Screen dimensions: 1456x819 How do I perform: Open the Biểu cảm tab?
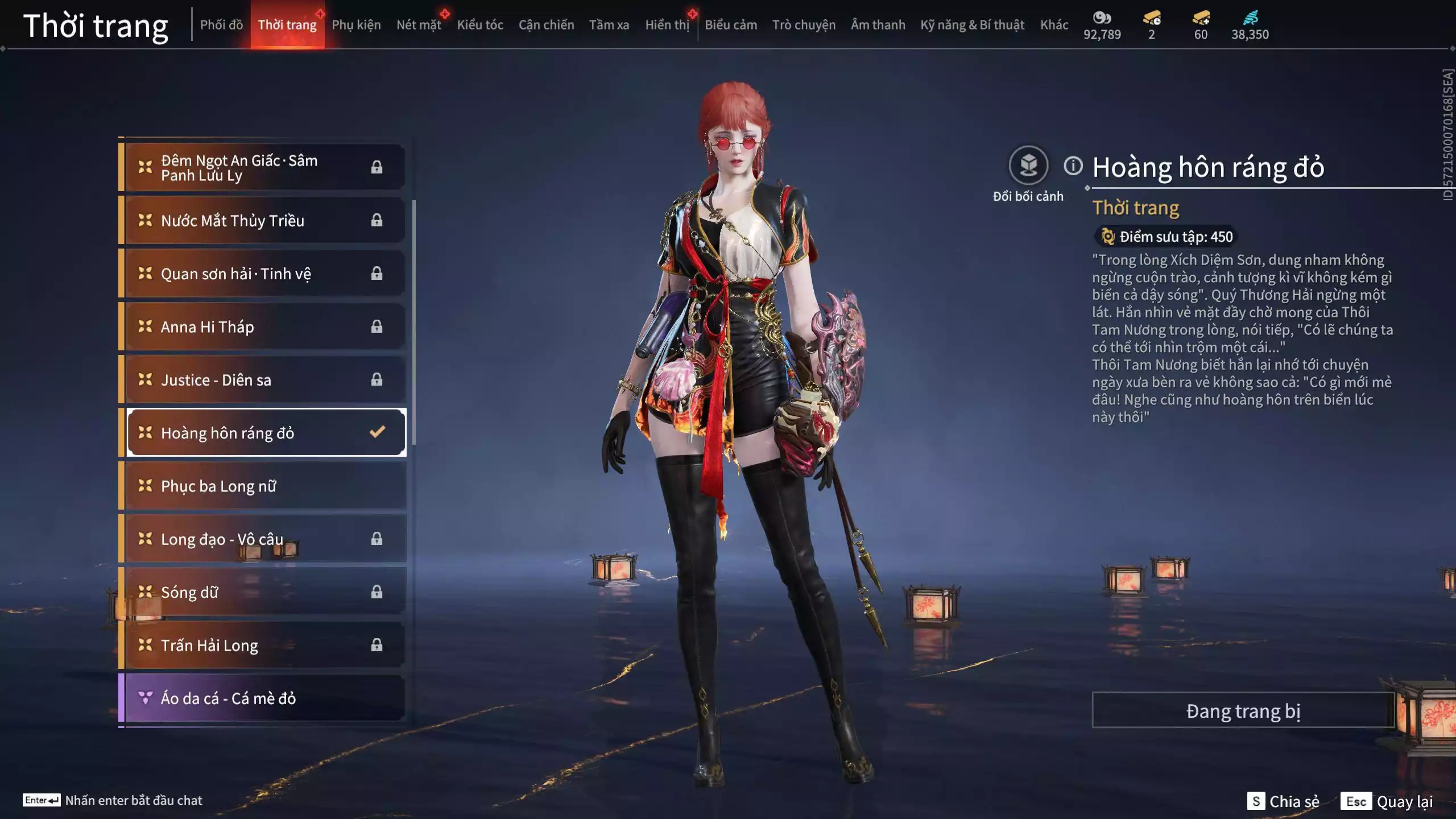731,25
